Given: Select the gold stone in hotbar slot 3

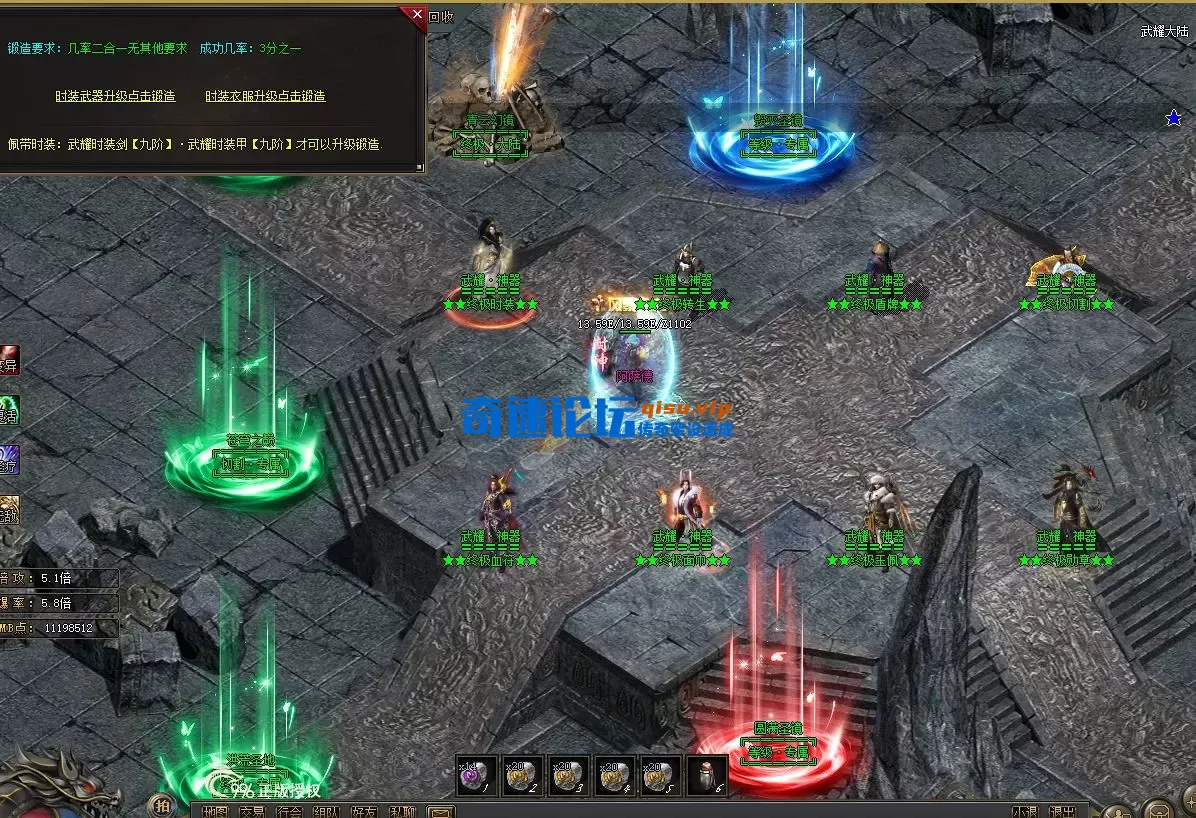Looking at the screenshot, I should [x=568, y=776].
